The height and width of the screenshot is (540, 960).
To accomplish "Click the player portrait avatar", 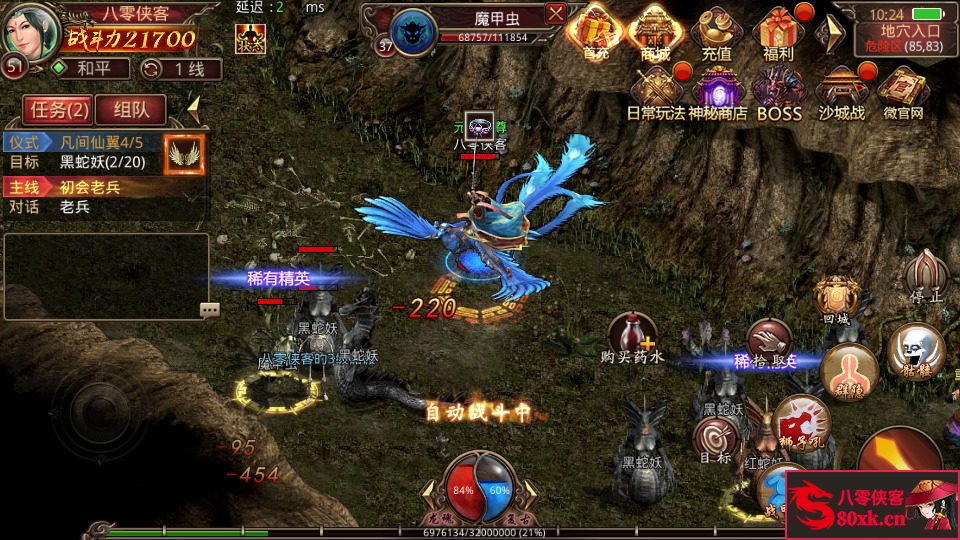I will [30, 30].
